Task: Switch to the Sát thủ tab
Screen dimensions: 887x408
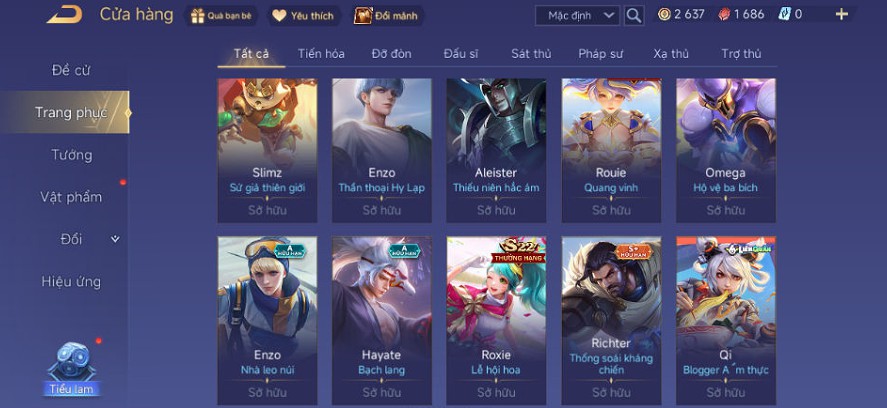Action: (x=531, y=53)
